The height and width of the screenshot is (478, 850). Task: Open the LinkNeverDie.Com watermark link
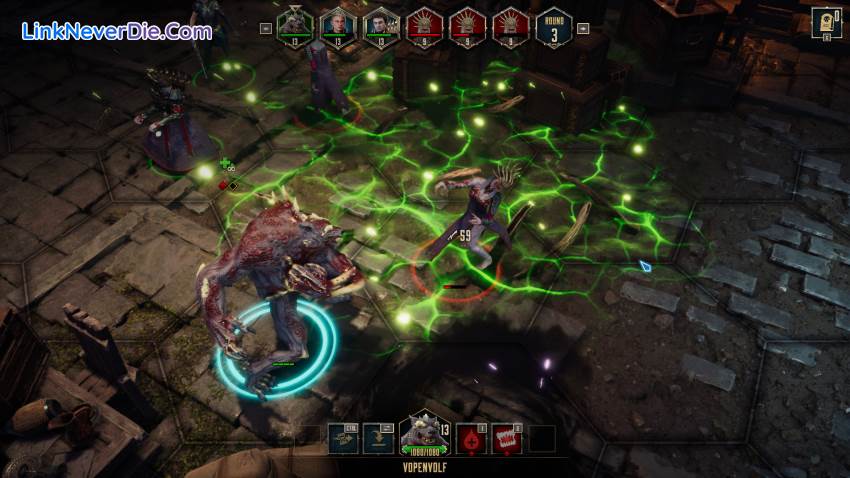coord(117,31)
